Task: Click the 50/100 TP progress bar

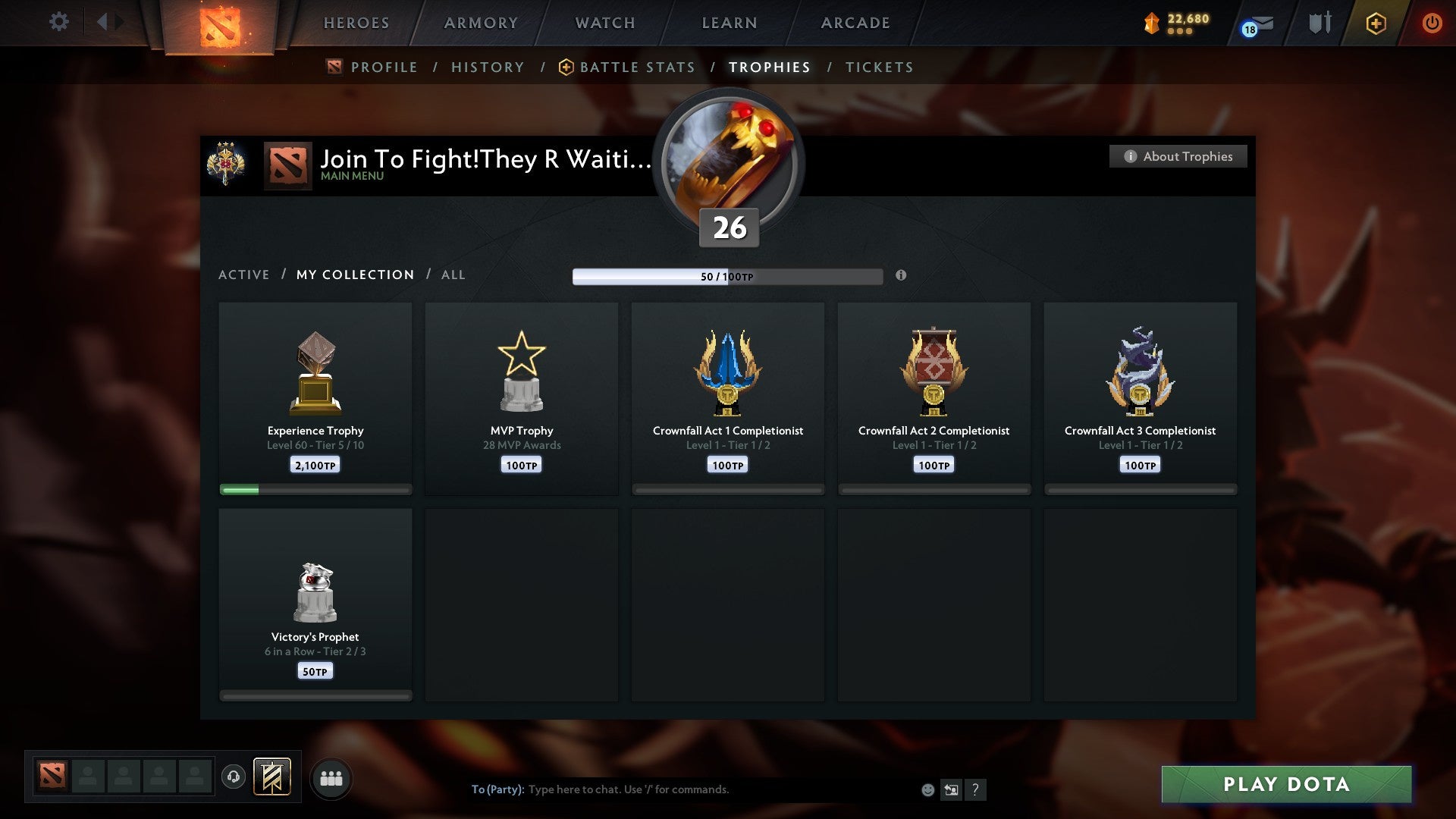Action: click(728, 276)
